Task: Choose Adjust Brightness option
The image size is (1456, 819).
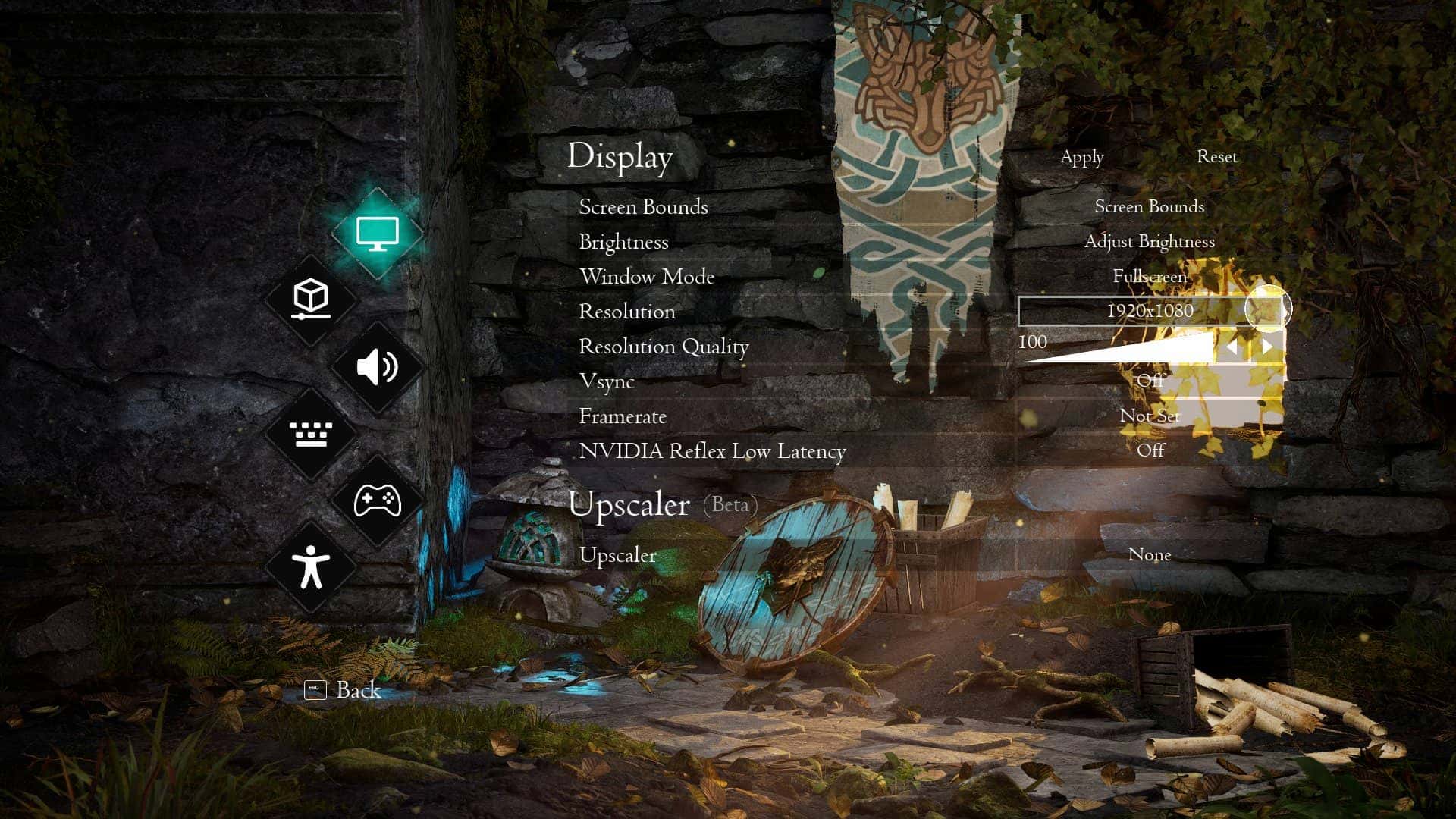Action: click(x=1149, y=242)
